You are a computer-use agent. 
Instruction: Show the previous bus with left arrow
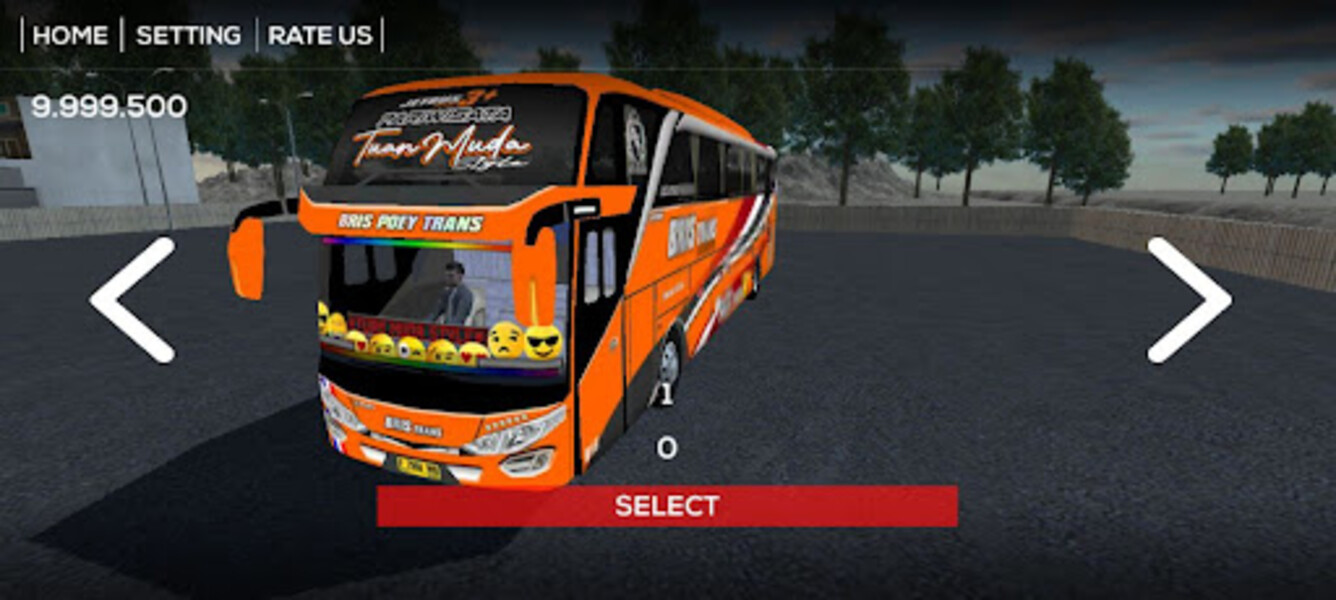click(132, 300)
